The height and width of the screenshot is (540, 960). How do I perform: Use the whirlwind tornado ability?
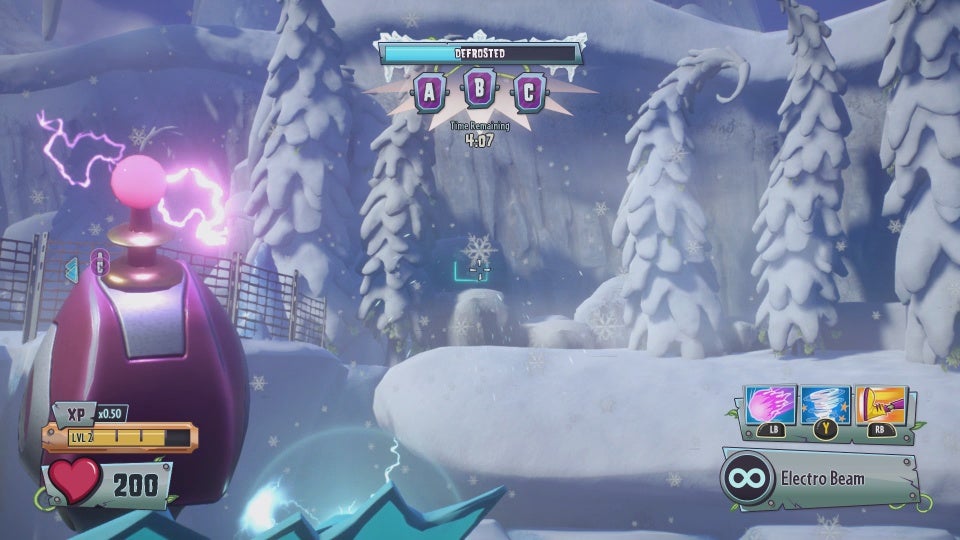pyautogui.click(x=826, y=405)
